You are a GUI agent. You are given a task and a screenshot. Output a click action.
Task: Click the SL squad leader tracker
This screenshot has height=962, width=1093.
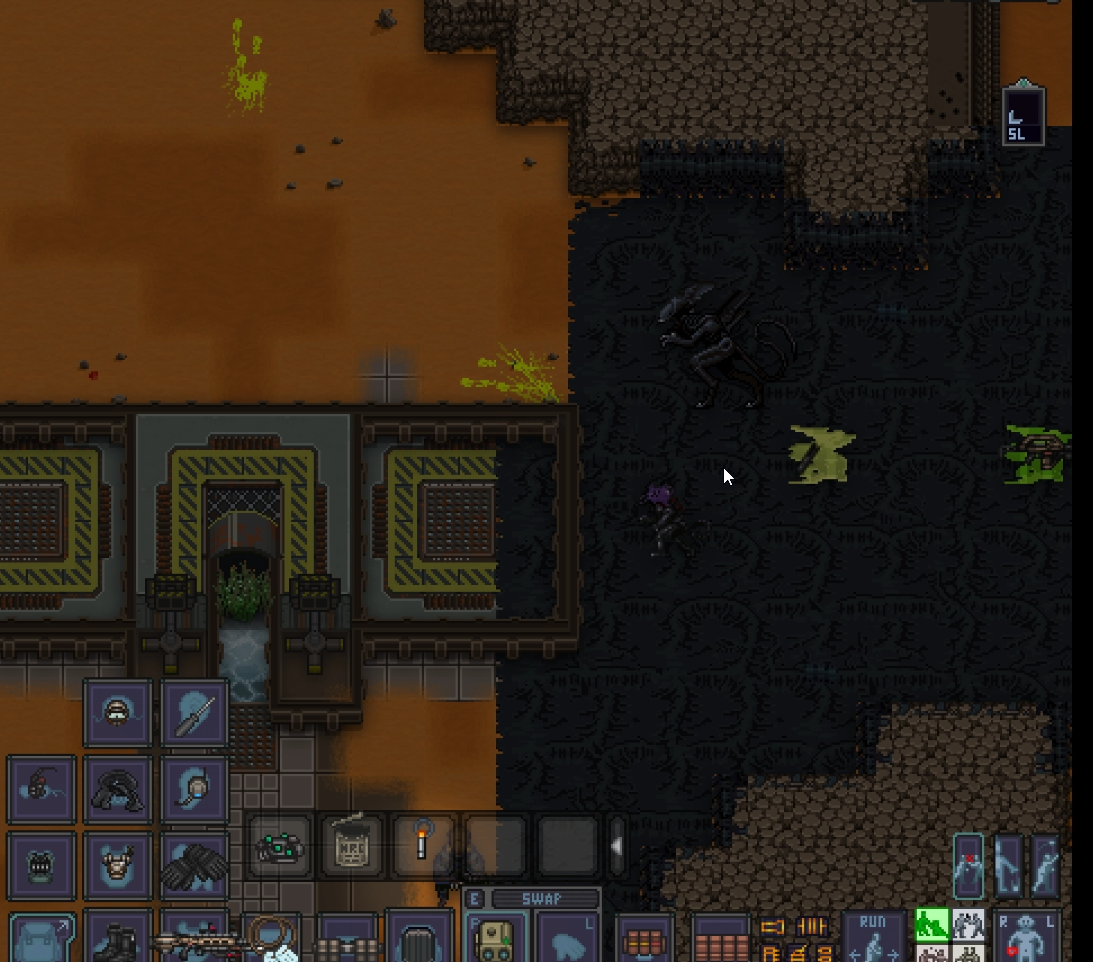[x=1023, y=118]
